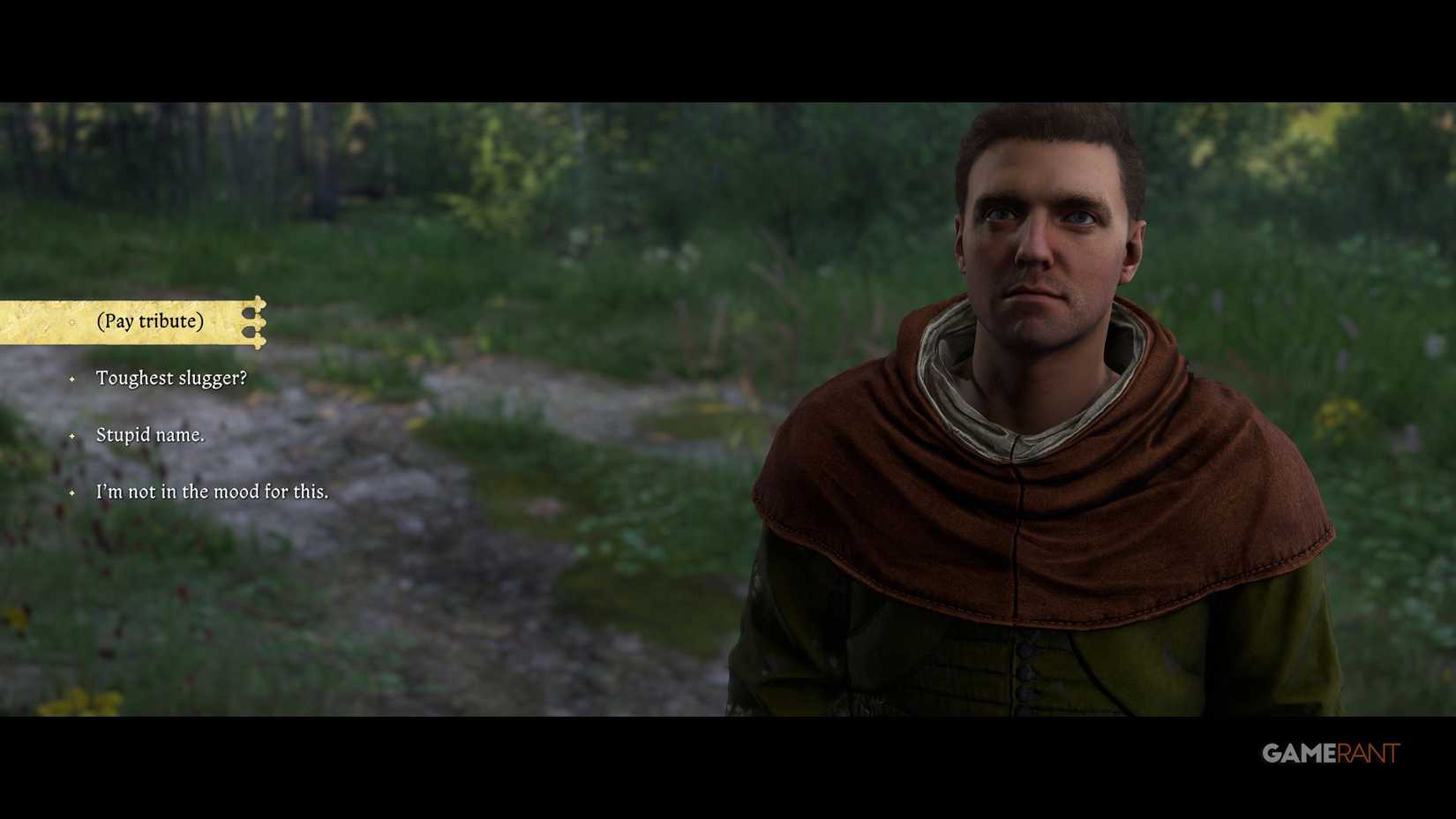
Task: Click the bottom fleur decoration of the banner tail
Action: pyautogui.click(x=259, y=342)
